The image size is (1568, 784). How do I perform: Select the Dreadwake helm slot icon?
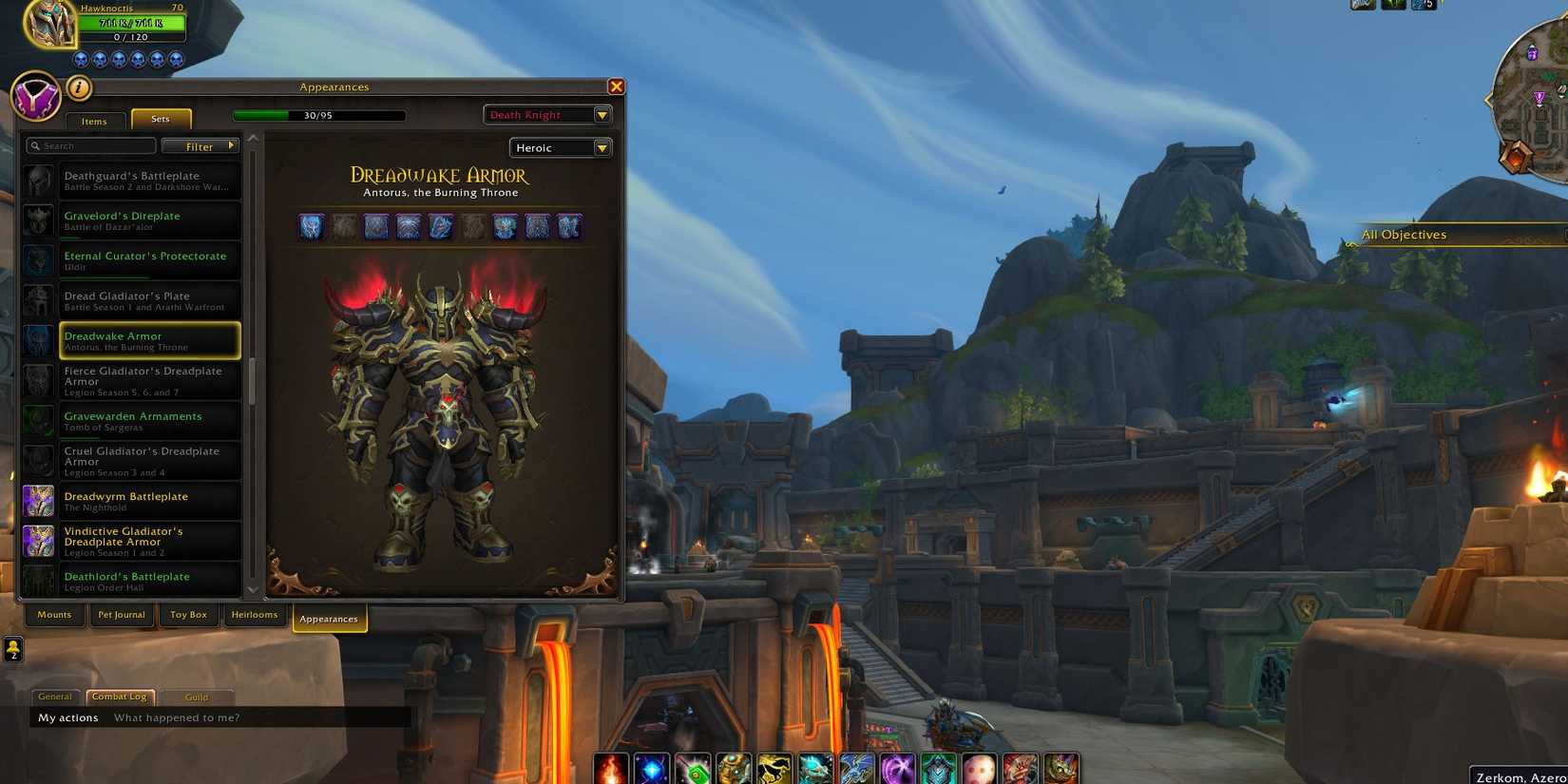[x=311, y=225]
